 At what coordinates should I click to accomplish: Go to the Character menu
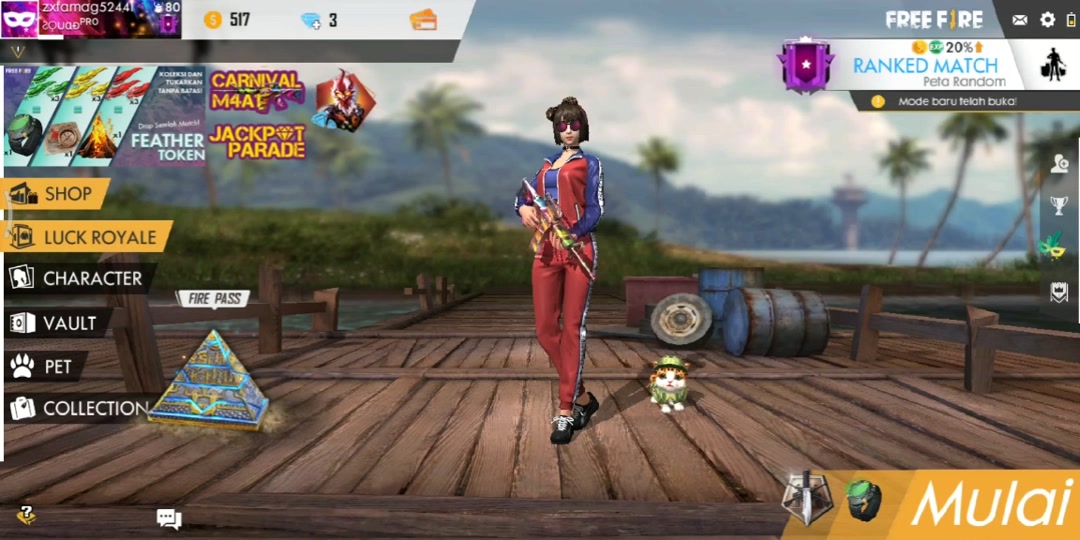[78, 279]
